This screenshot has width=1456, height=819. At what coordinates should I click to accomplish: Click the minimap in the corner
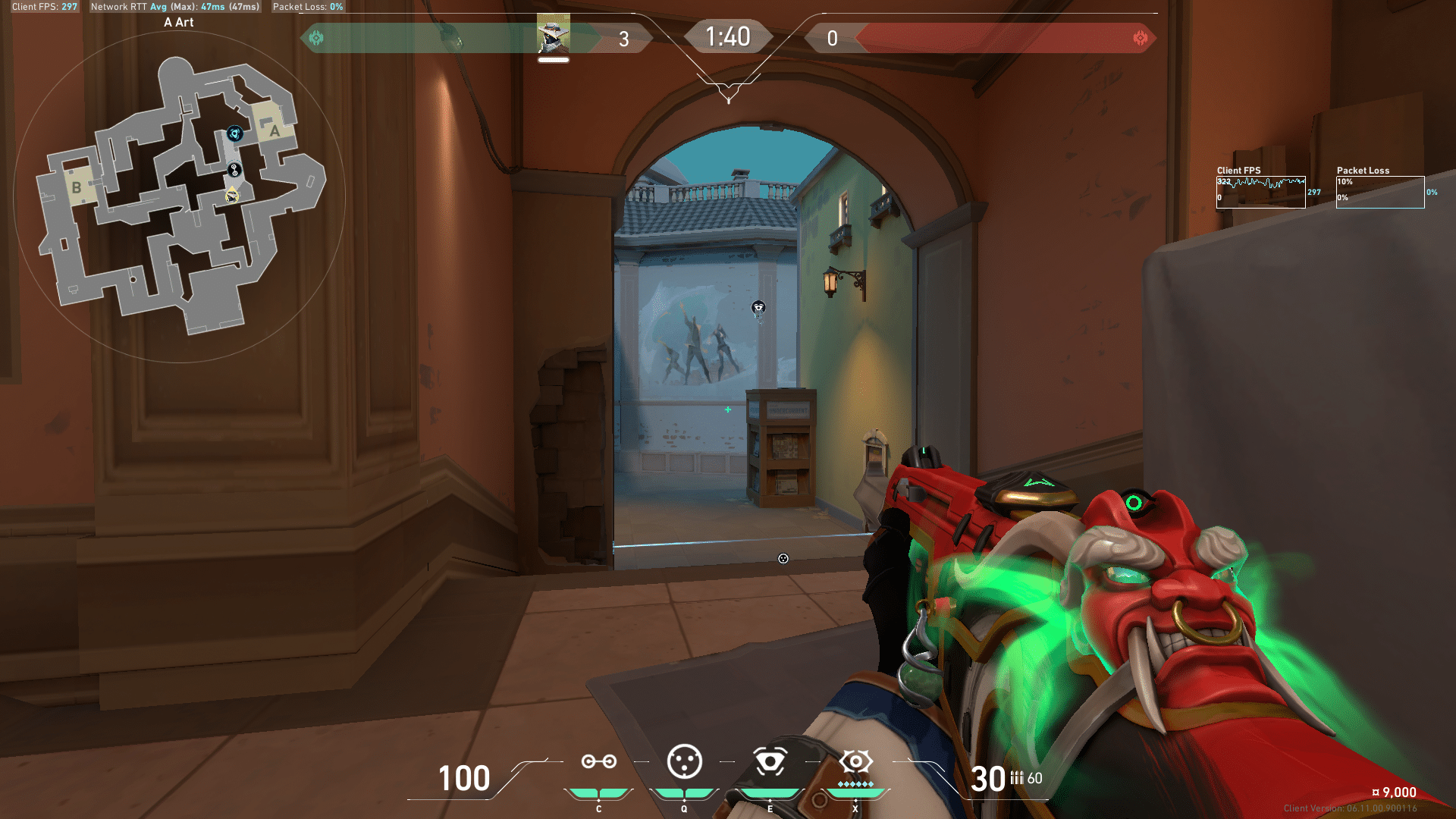[180, 197]
